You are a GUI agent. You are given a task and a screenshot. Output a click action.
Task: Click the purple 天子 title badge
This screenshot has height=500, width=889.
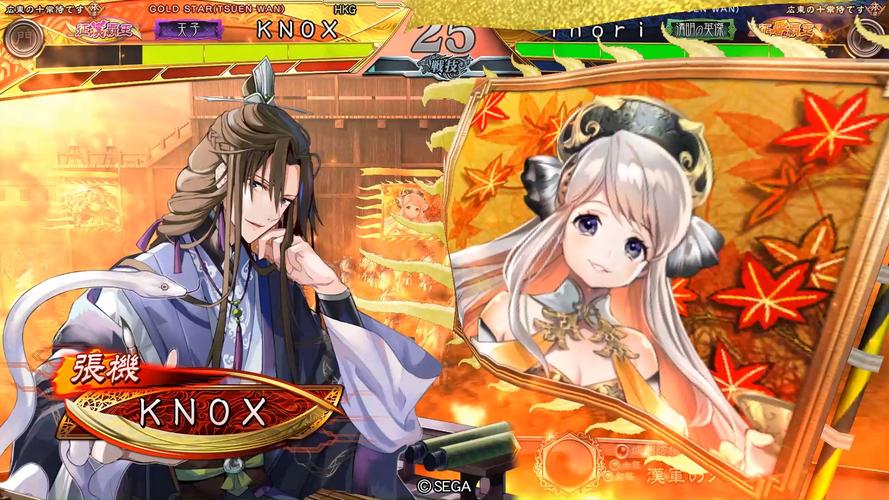188,29
